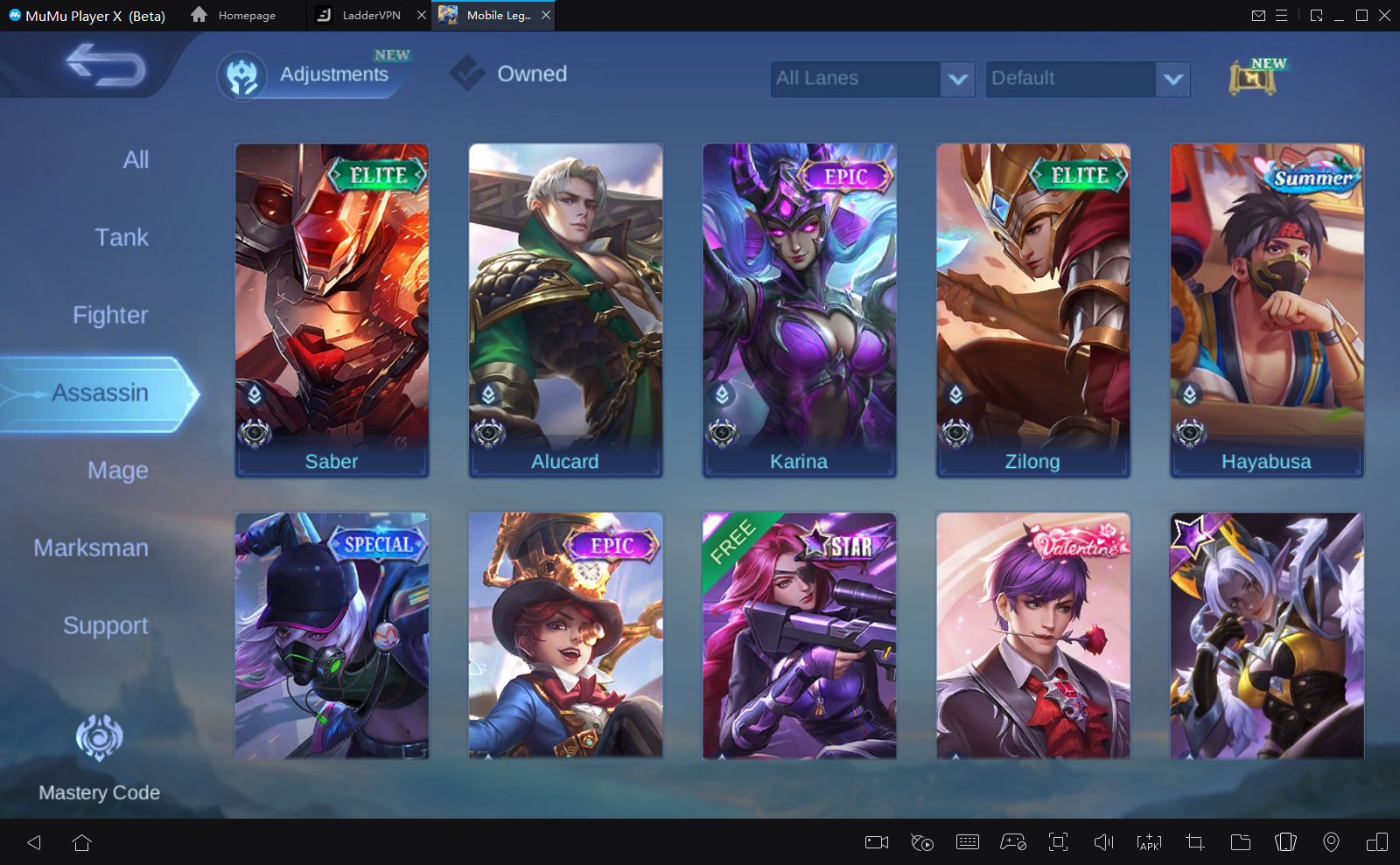
Task: Show Support heroes
Action: pos(106,626)
